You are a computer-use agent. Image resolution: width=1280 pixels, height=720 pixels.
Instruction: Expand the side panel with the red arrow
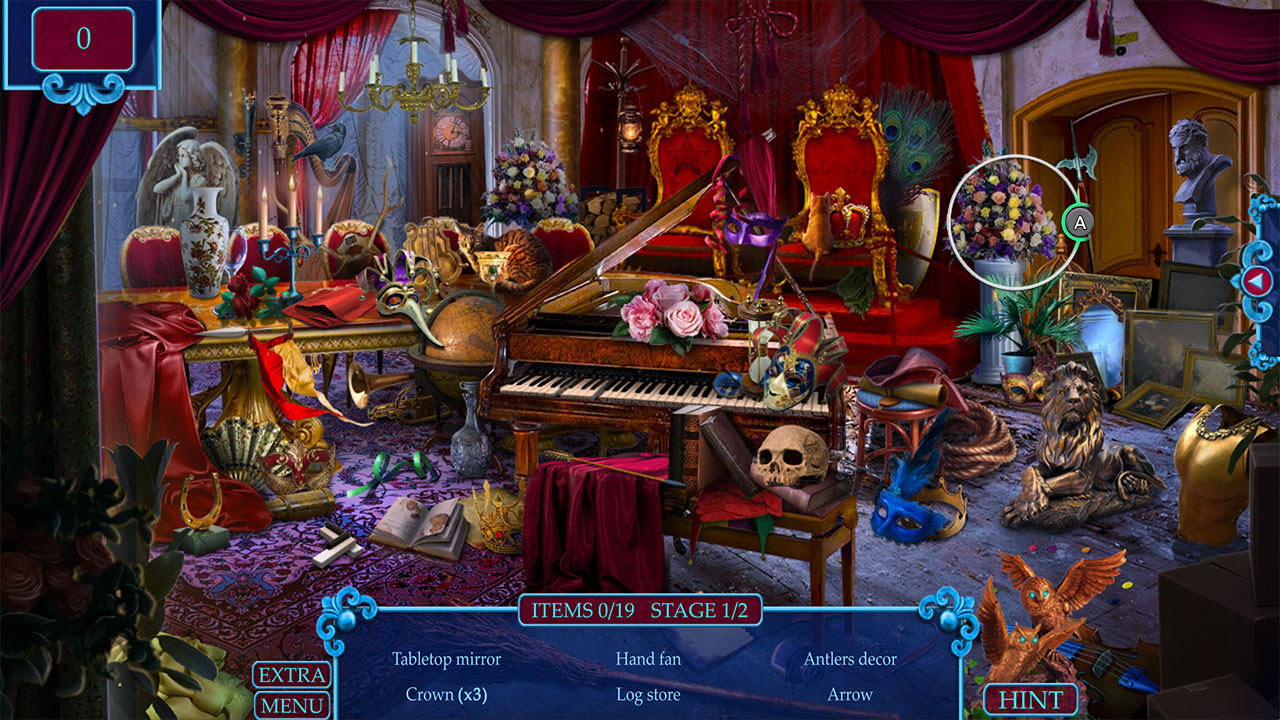pos(1258,281)
